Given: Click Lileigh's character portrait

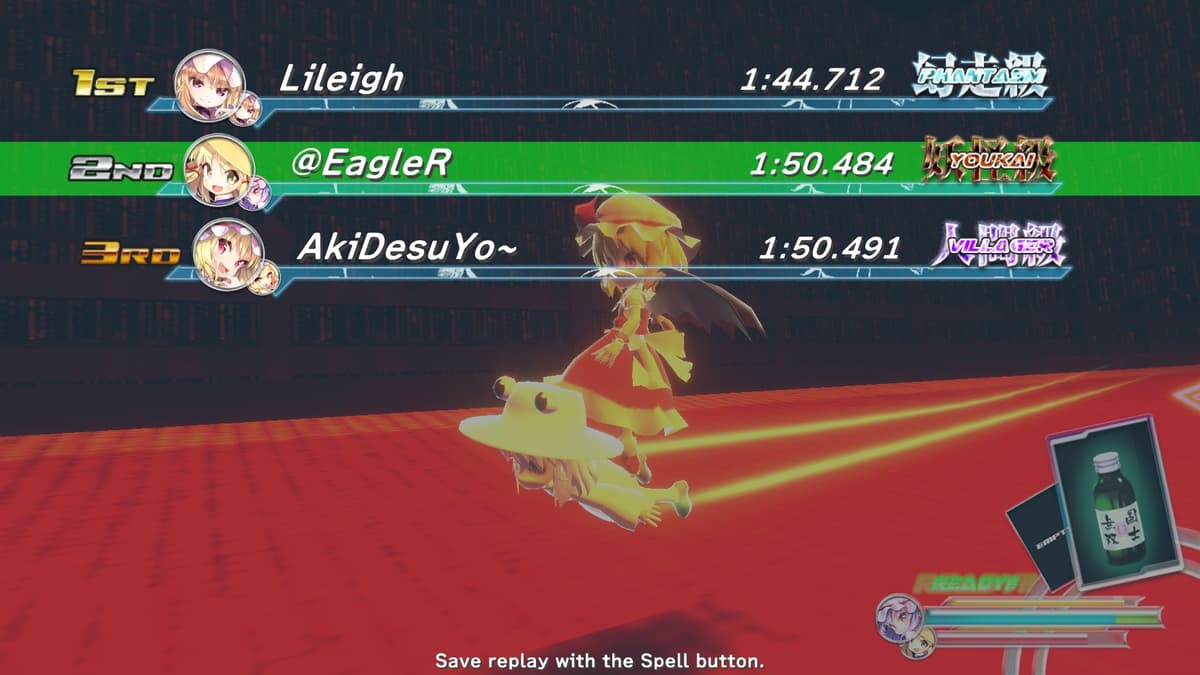Looking at the screenshot, I should tap(210, 83).
